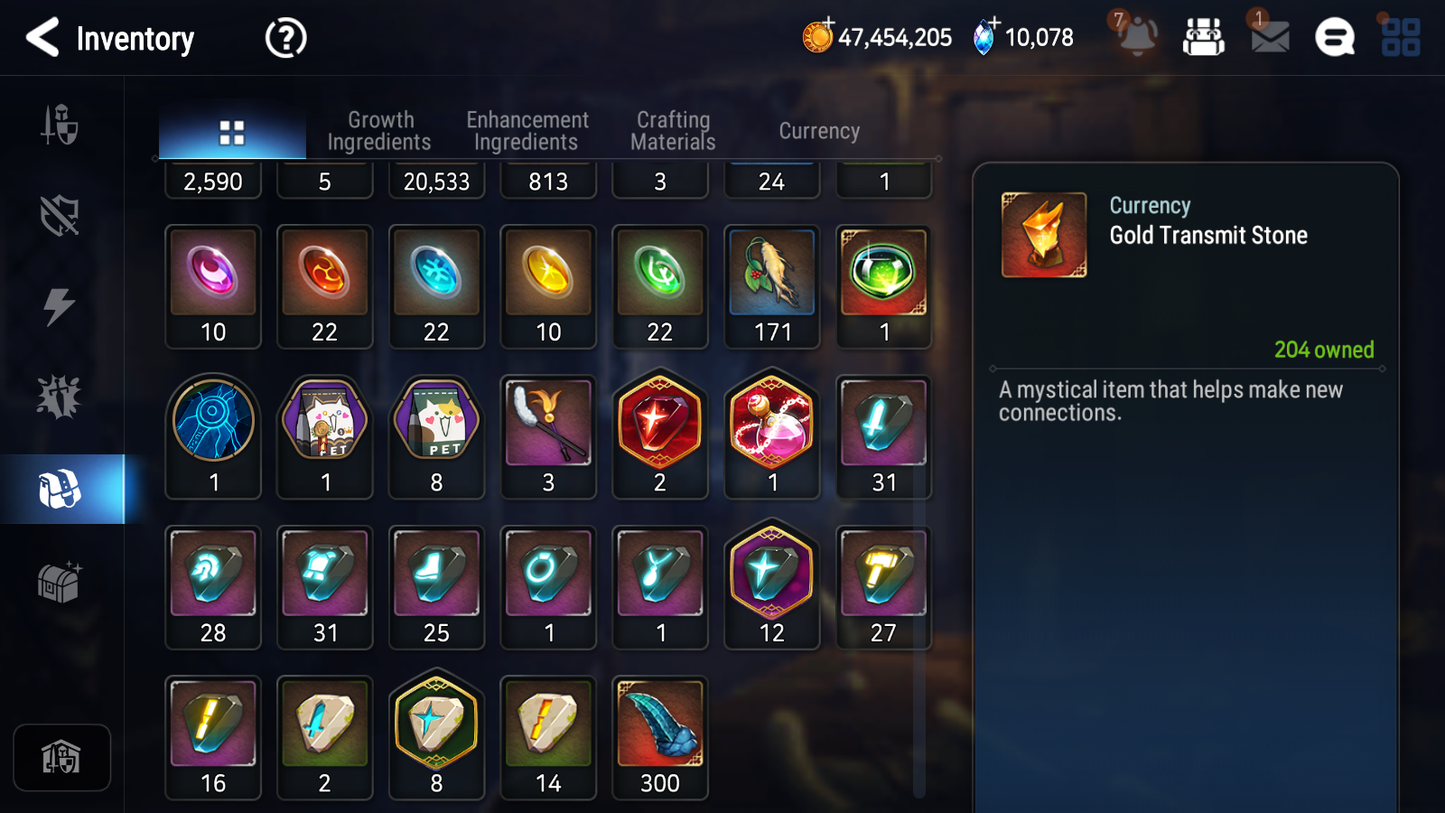Click the Gold Transmit Stone icon in details panel
The height and width of the screenshot is (813, 1445).
[x=1044, y=234]
